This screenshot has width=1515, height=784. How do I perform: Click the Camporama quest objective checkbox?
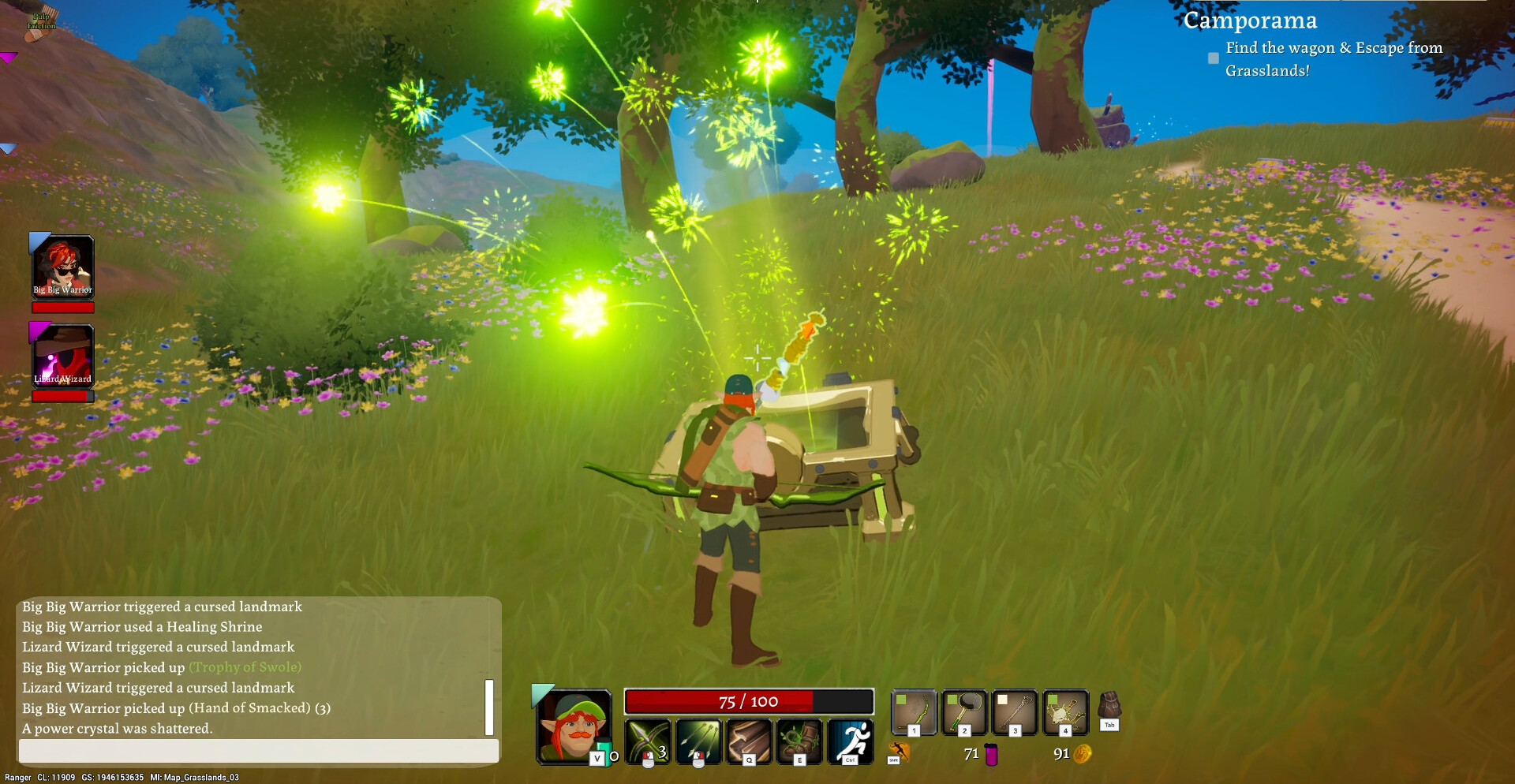[x=1214, y=58]
